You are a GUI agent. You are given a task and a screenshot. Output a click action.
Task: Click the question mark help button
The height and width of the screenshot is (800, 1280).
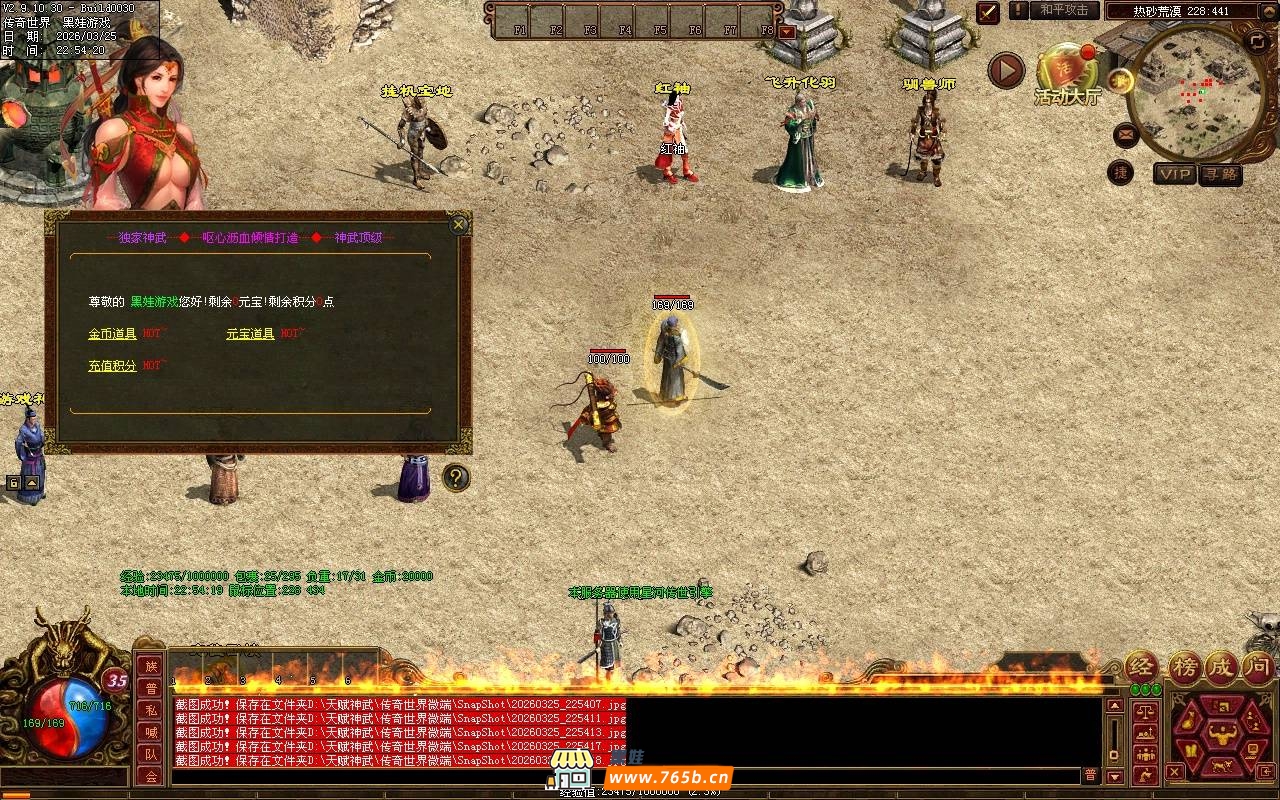456,478
